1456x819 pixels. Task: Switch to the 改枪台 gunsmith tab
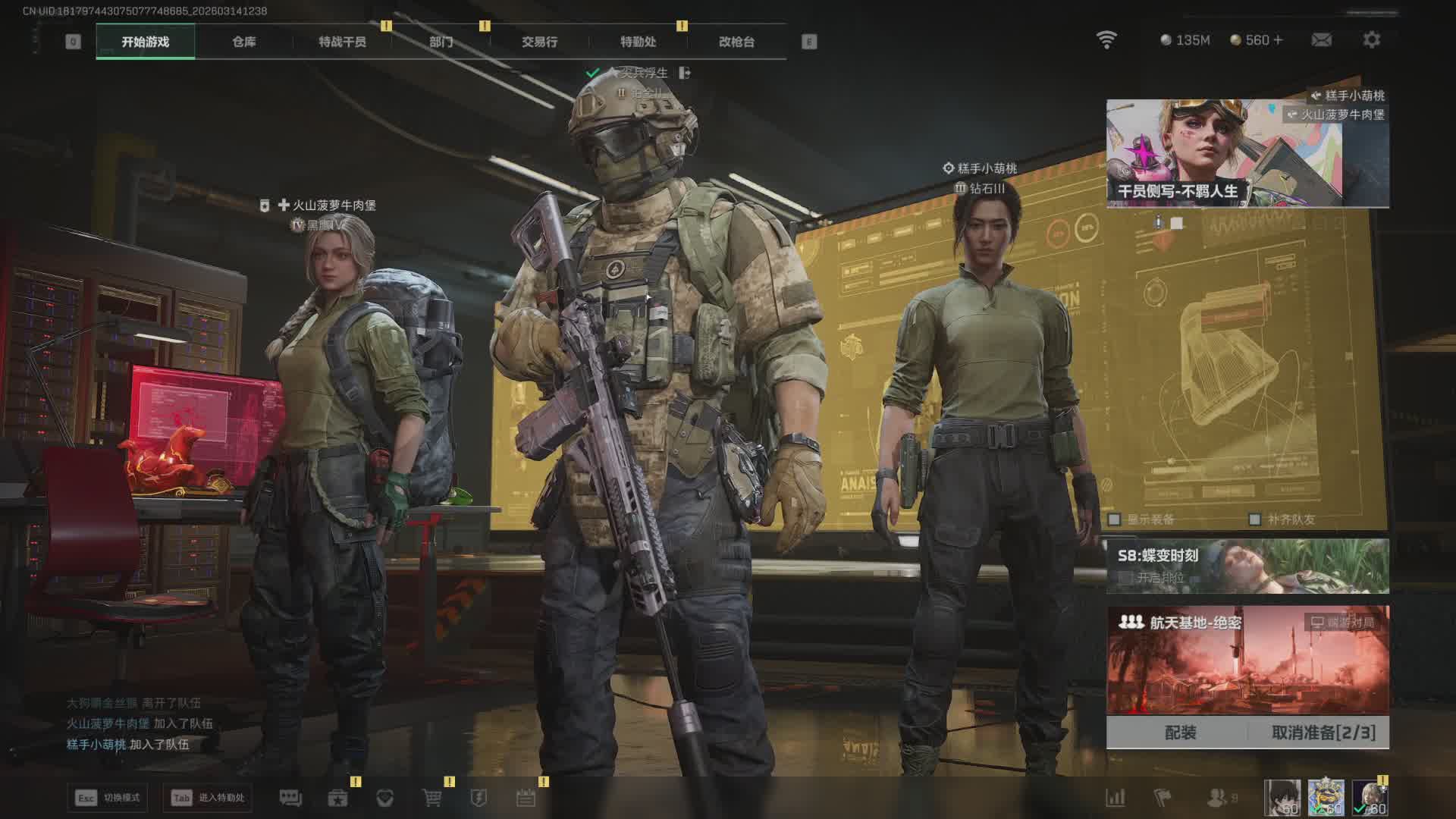[736, 42]
